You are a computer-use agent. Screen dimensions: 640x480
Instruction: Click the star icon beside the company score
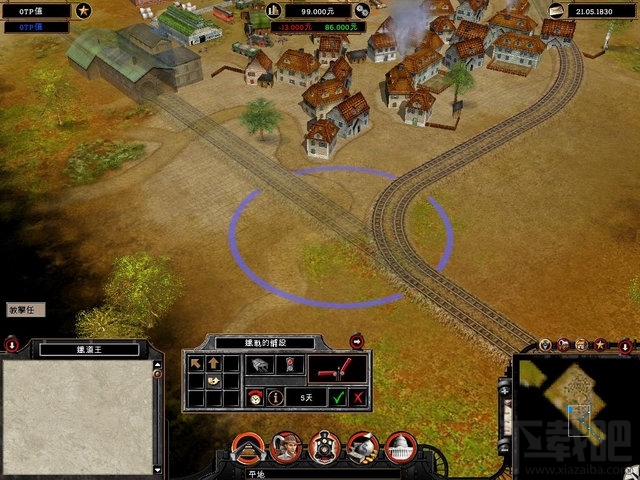[x=83, y=11]
